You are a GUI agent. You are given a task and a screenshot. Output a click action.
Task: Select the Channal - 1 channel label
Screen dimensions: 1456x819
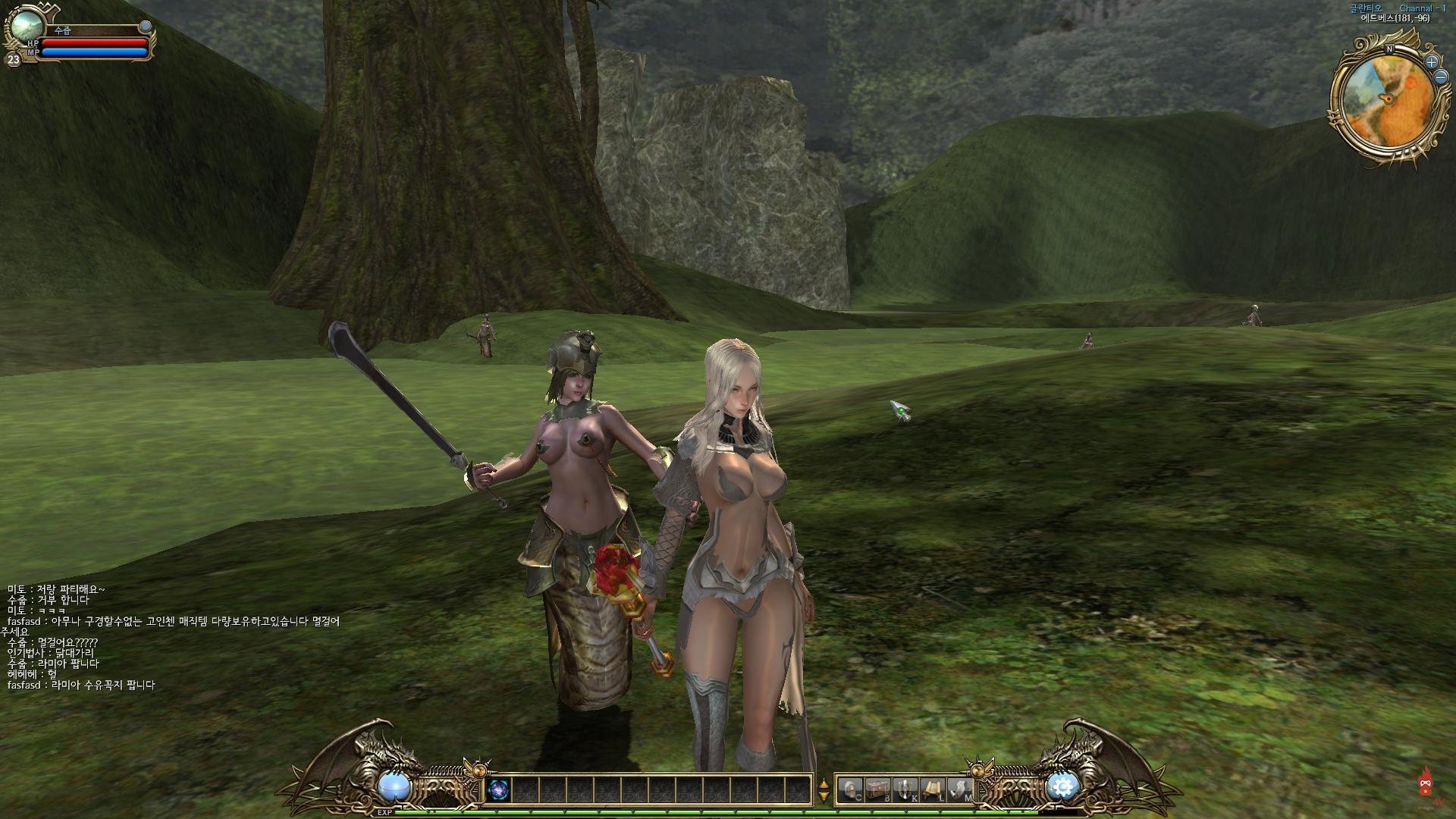pyautogui.click(x=1423, y=8)
